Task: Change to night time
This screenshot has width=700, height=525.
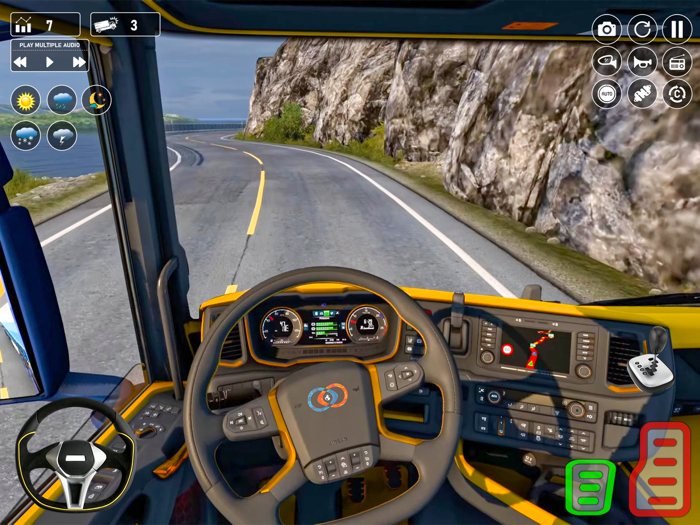Action: 96,100
